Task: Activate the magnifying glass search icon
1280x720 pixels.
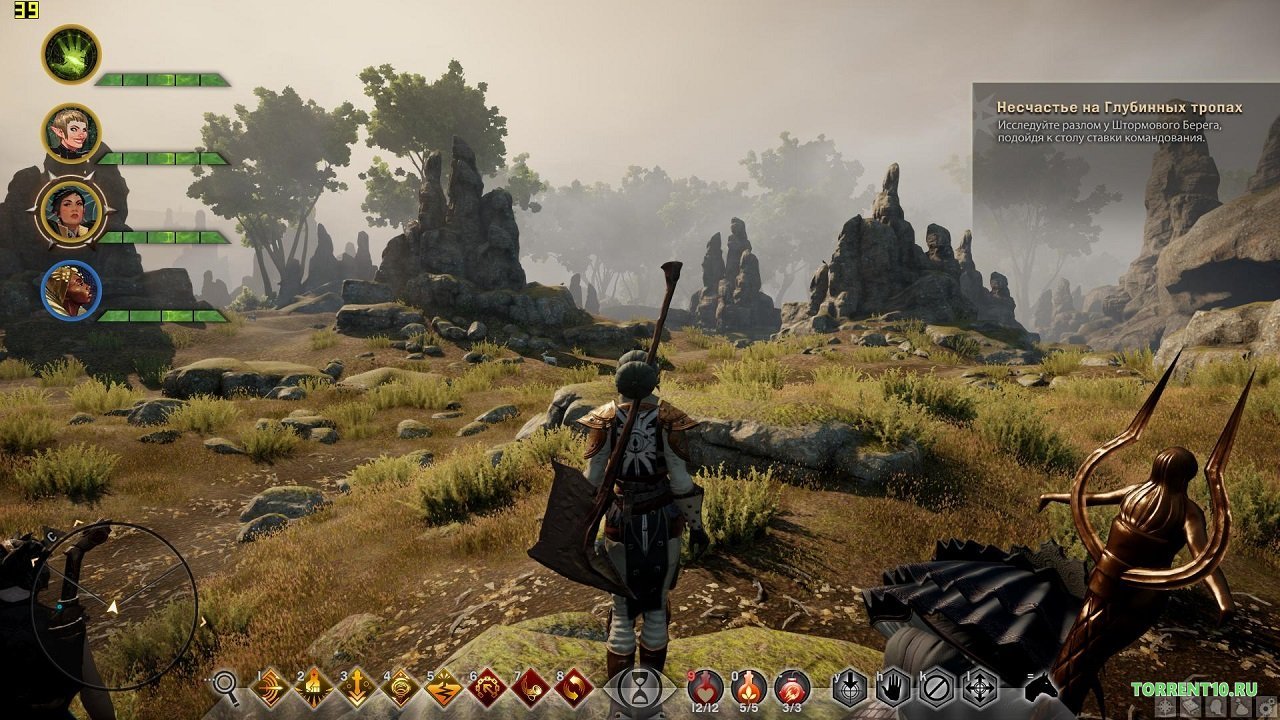Action: [227, 686]
